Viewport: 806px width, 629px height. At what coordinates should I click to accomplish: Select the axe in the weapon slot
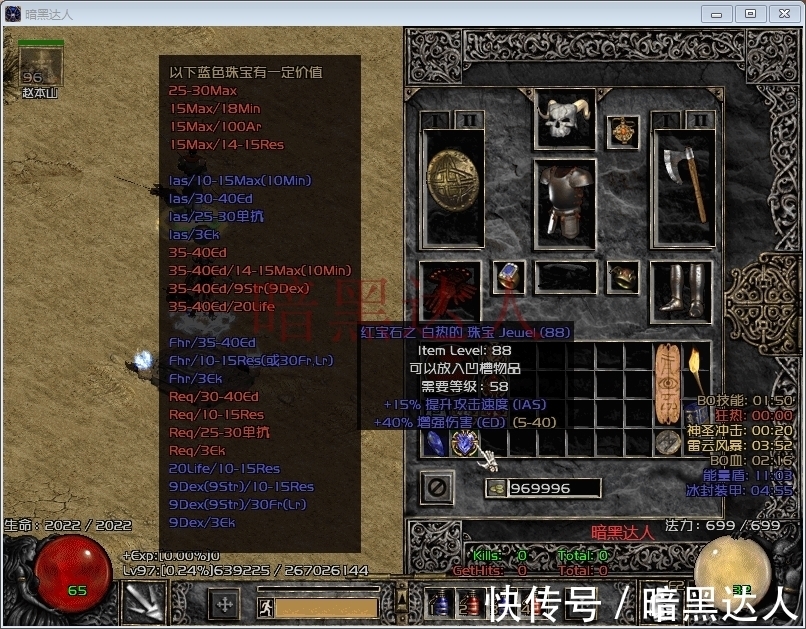(683, 187)
